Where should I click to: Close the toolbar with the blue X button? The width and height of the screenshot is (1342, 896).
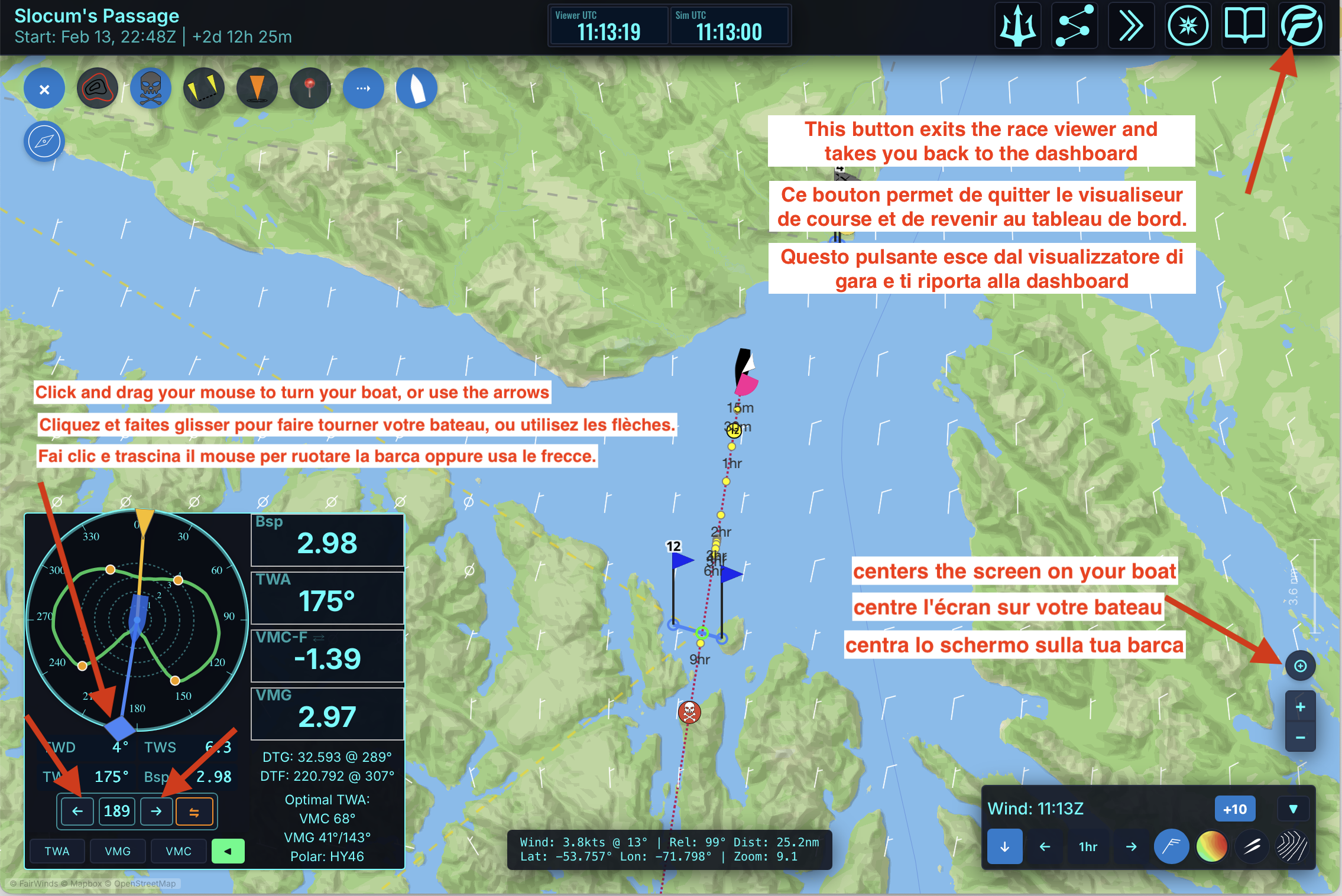(44, 89)
